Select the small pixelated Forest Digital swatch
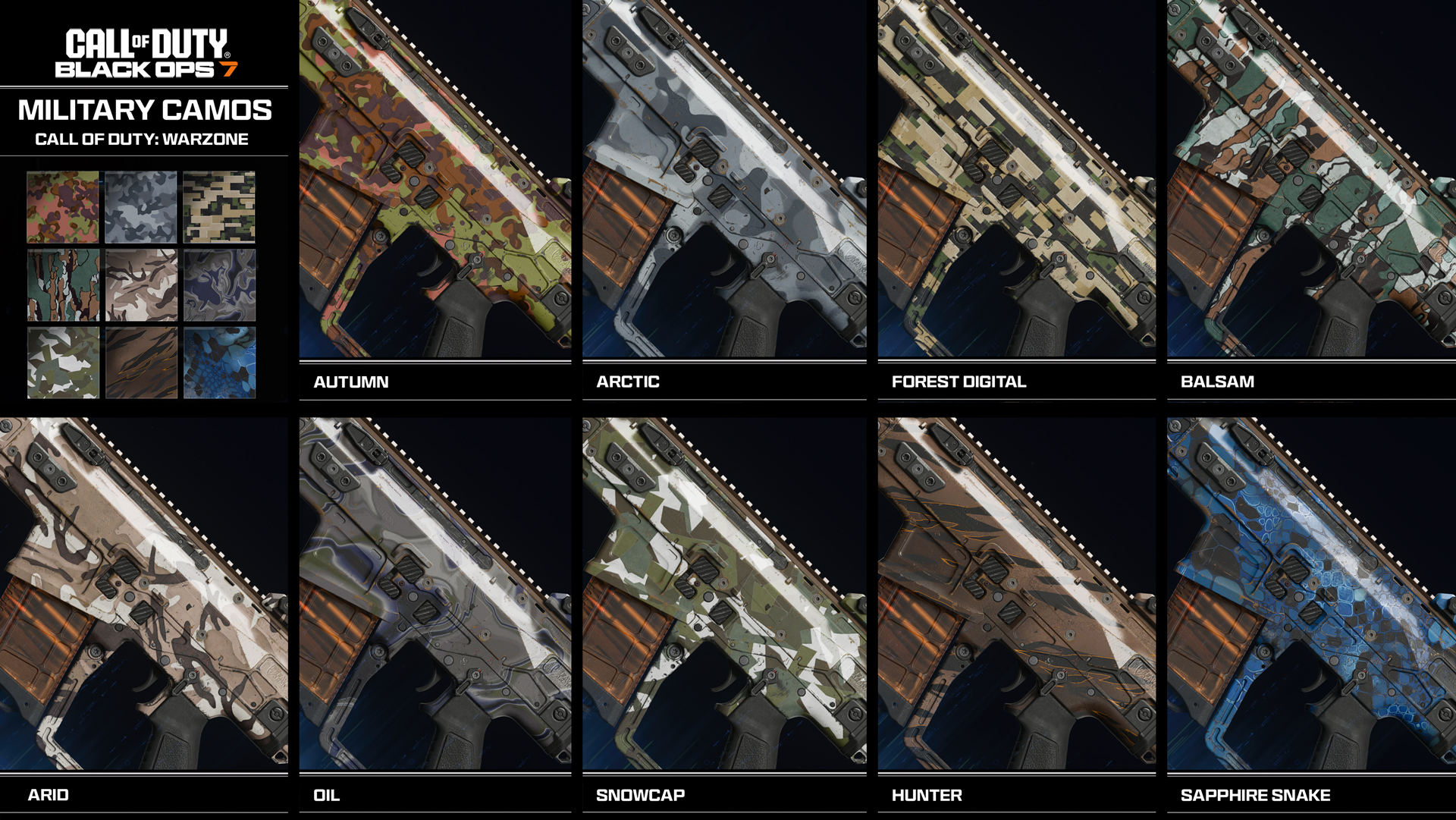Viewport: 1456px width, 820px height. point(219,207)
